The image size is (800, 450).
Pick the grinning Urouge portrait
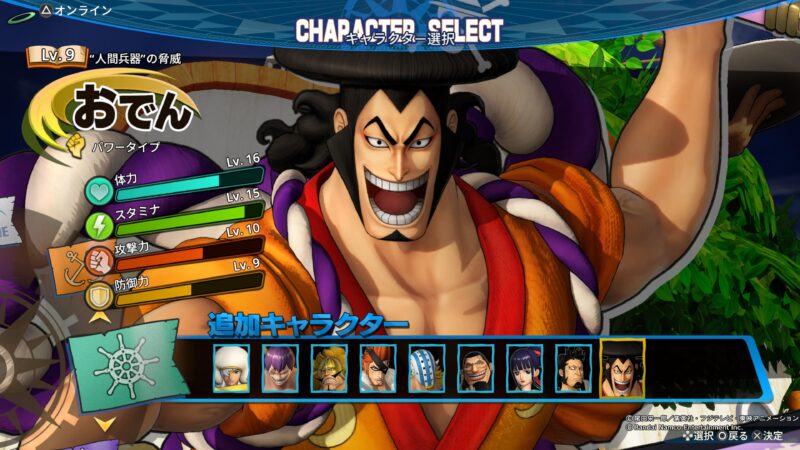(476, 368)
